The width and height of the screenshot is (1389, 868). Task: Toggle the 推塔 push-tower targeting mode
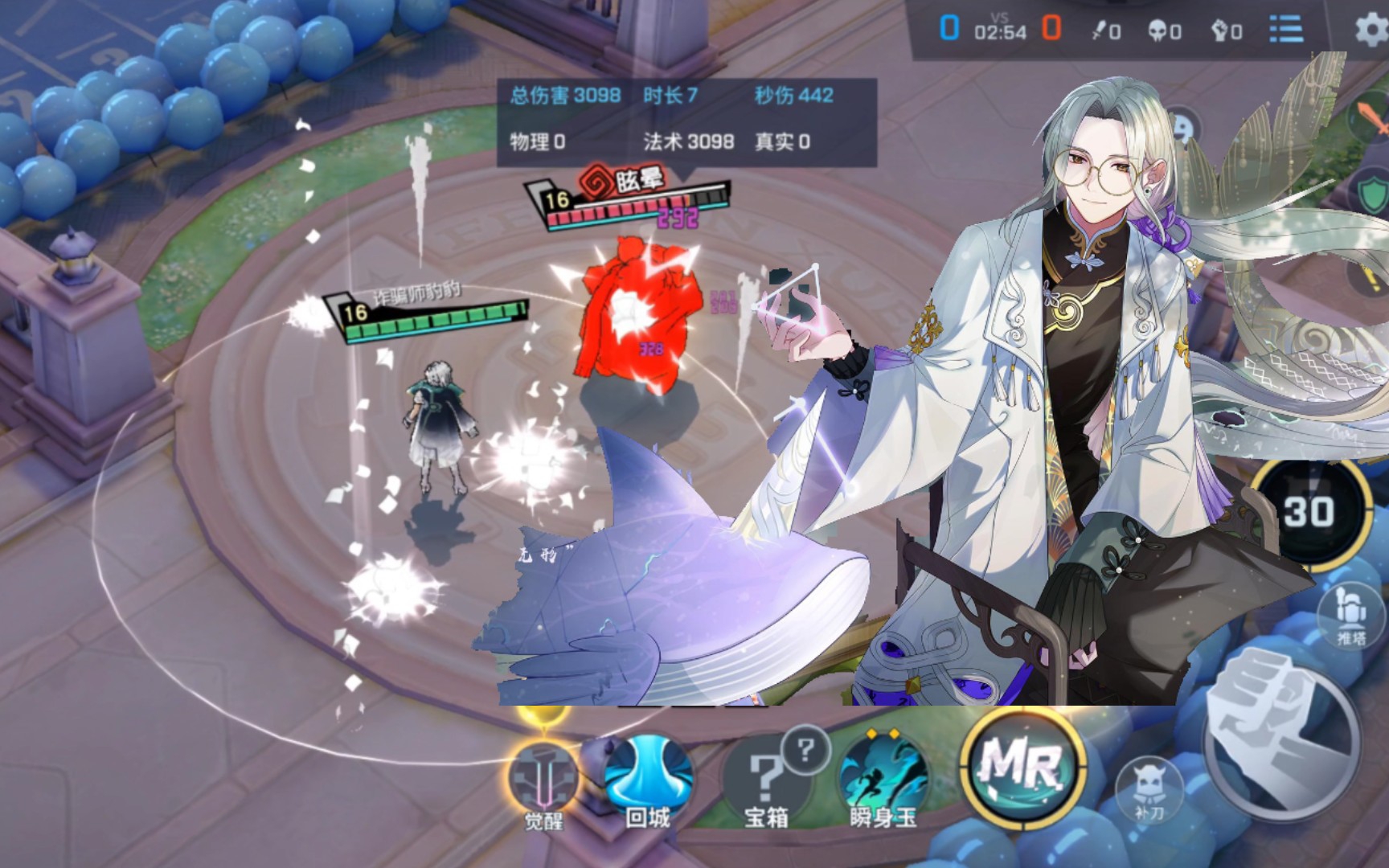[1353, 614]
